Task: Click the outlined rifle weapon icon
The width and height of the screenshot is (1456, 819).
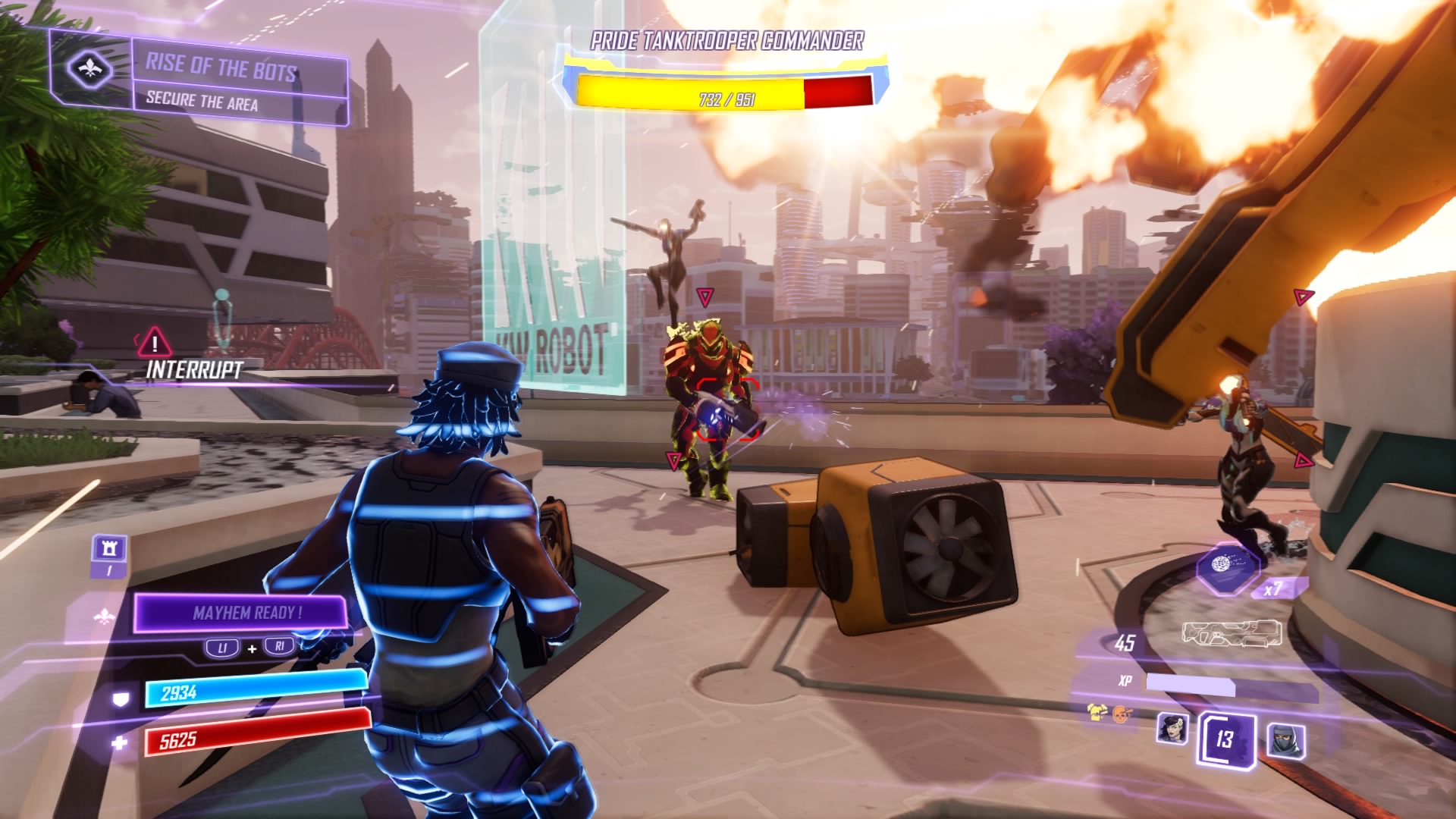Action: (1232, 633)
